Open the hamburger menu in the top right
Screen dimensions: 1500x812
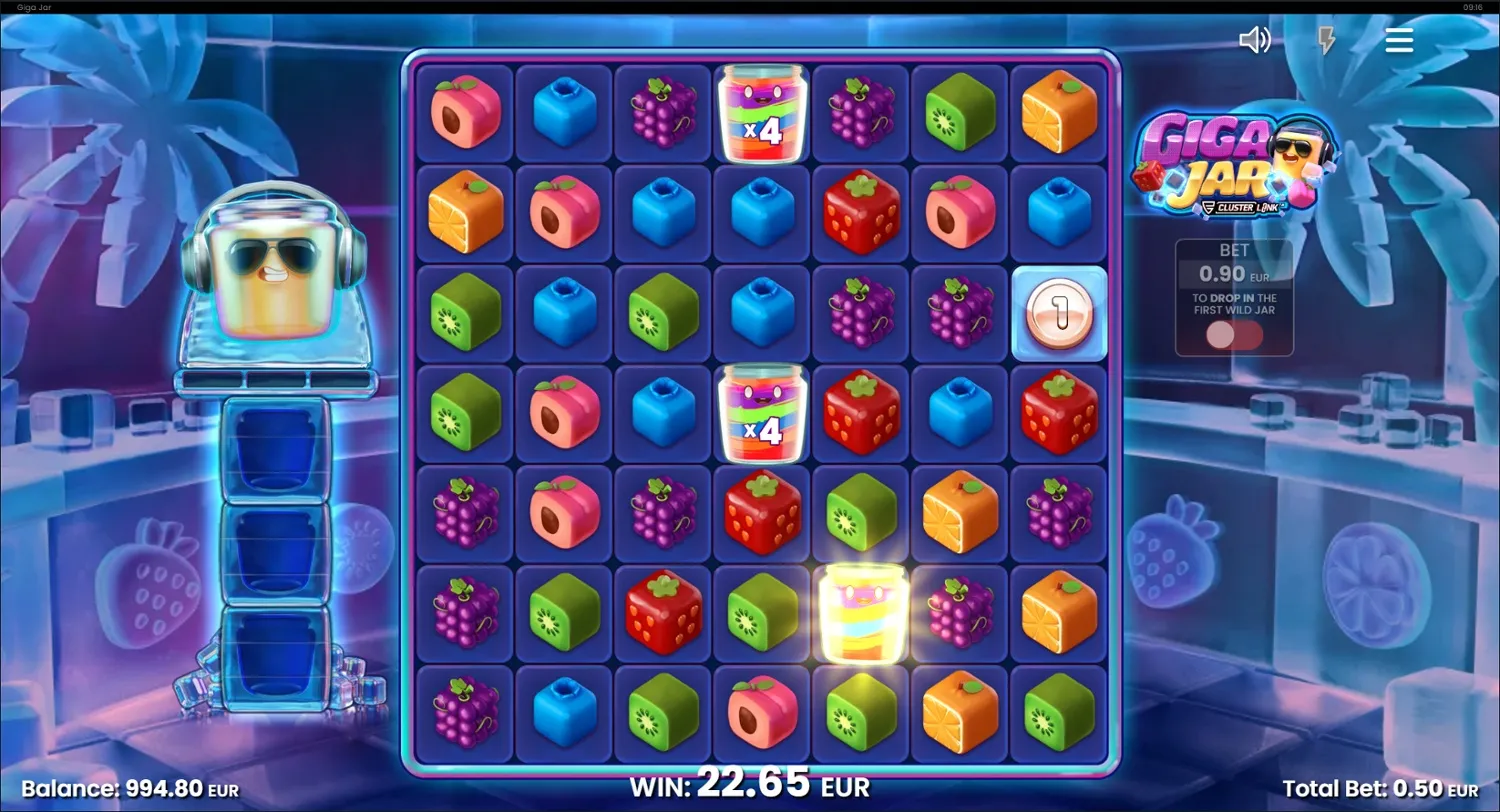pos(1399,40)
